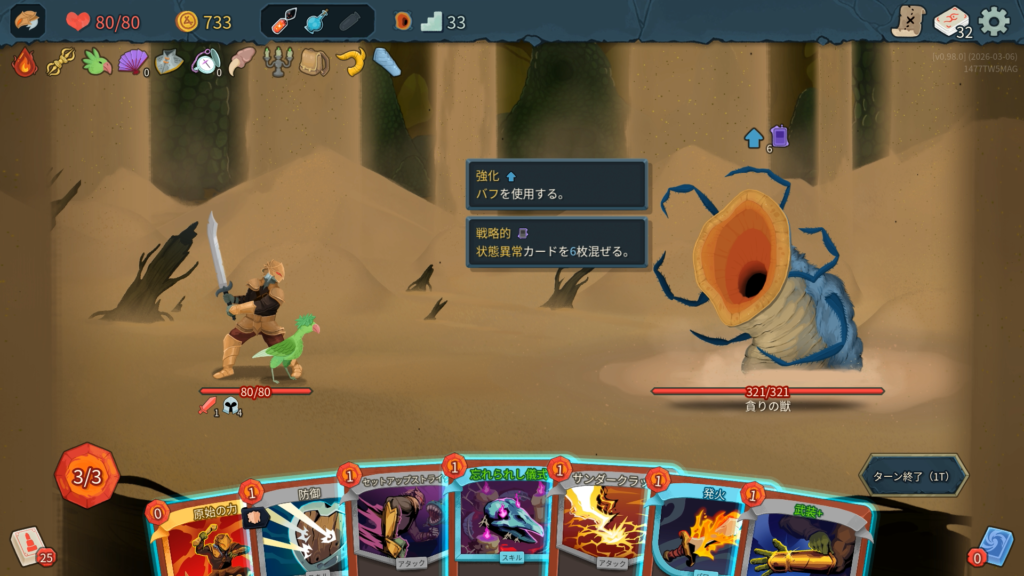Inspect the burning flame relic
The image size is (1024, 576).
(24, 62)
